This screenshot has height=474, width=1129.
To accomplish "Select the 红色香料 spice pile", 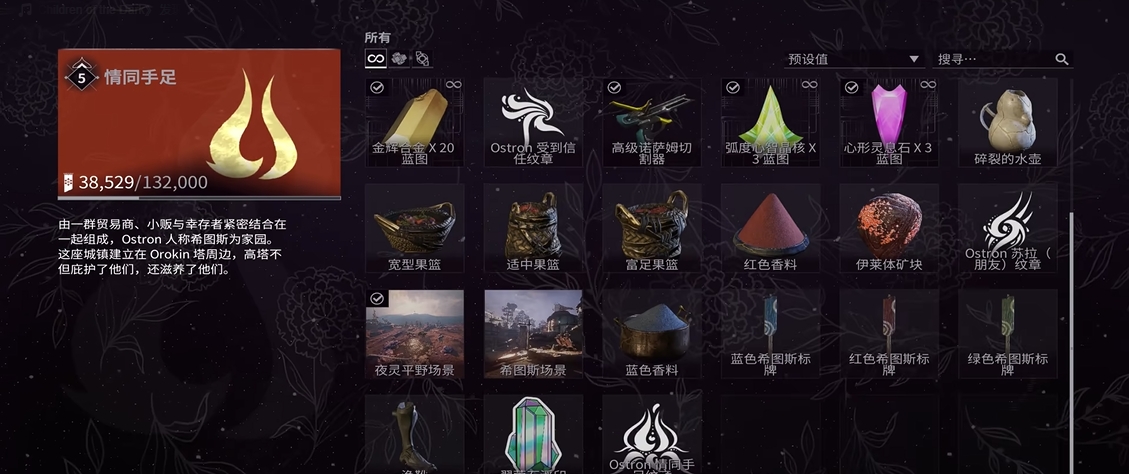I will [770, 228].
